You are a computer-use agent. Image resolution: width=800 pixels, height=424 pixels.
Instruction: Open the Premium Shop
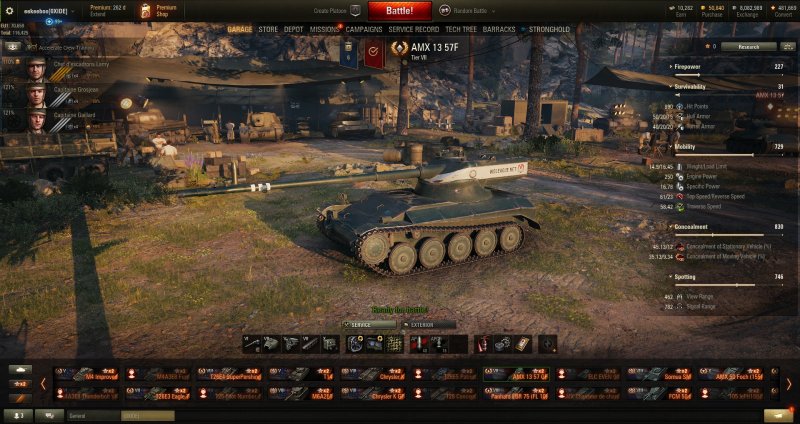(157, 11)
